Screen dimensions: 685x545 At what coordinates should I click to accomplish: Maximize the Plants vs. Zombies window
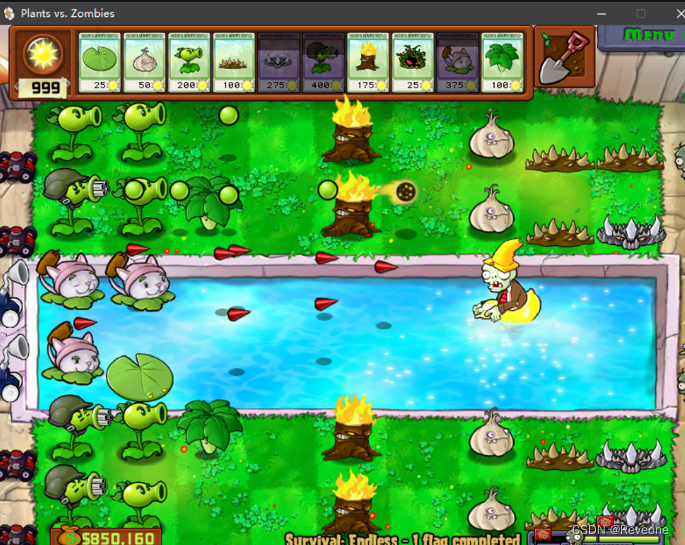[641, 13]
